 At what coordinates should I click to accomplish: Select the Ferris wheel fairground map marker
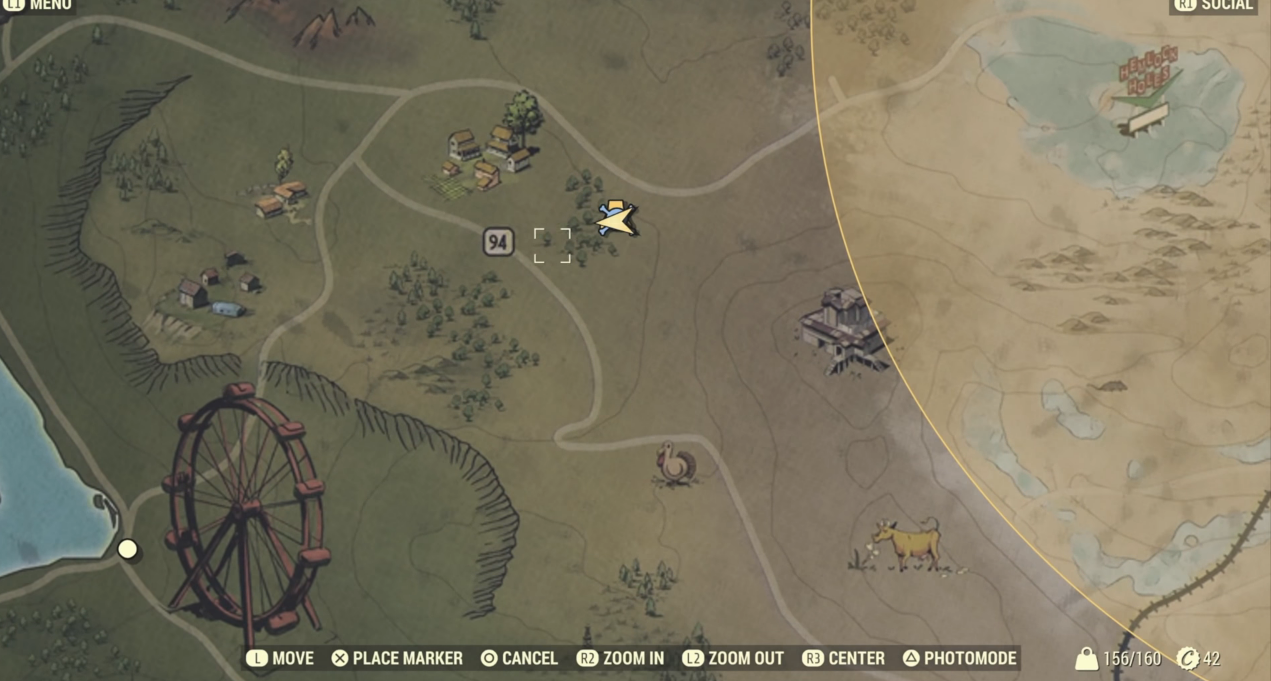tap(246, 510)
